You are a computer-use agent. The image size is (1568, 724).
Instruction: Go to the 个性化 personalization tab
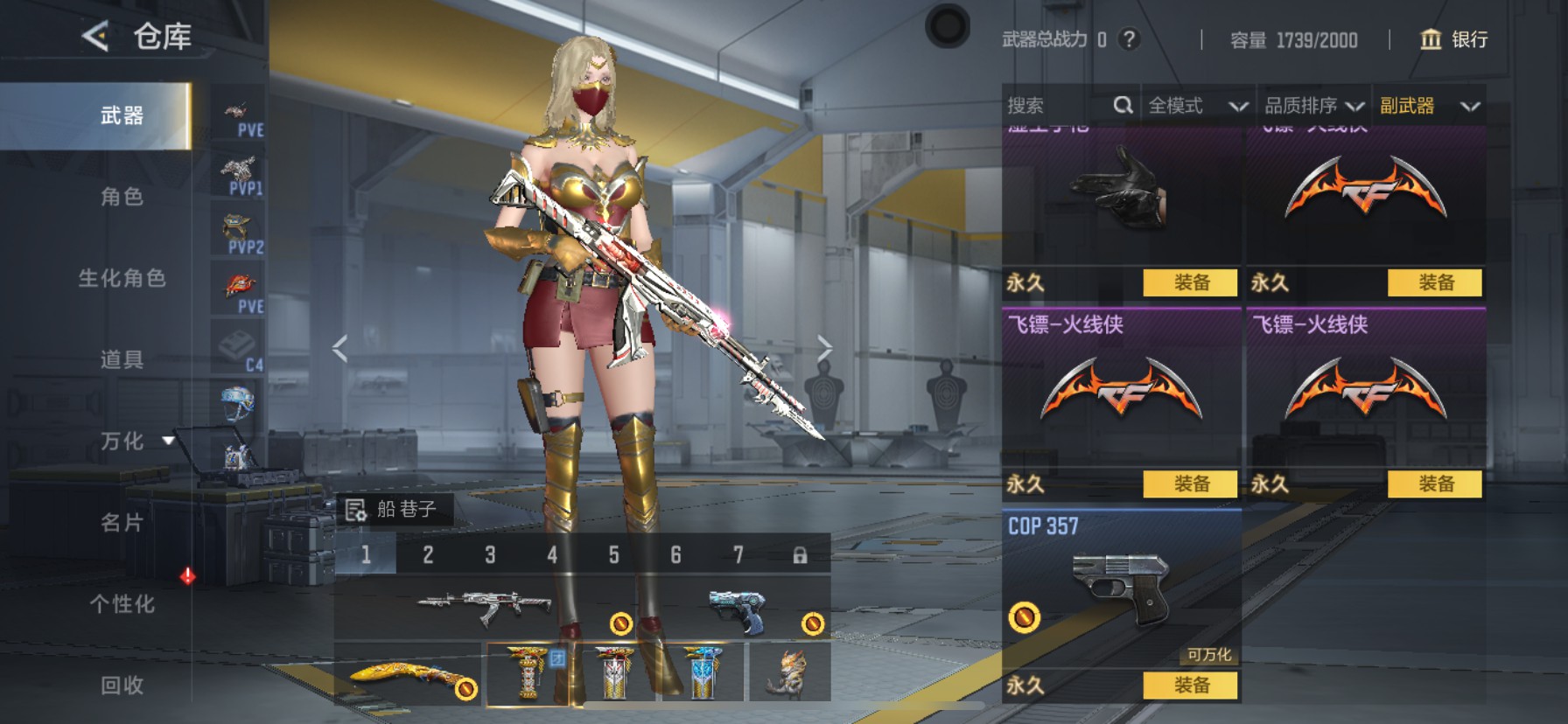[x=122, y=603]
